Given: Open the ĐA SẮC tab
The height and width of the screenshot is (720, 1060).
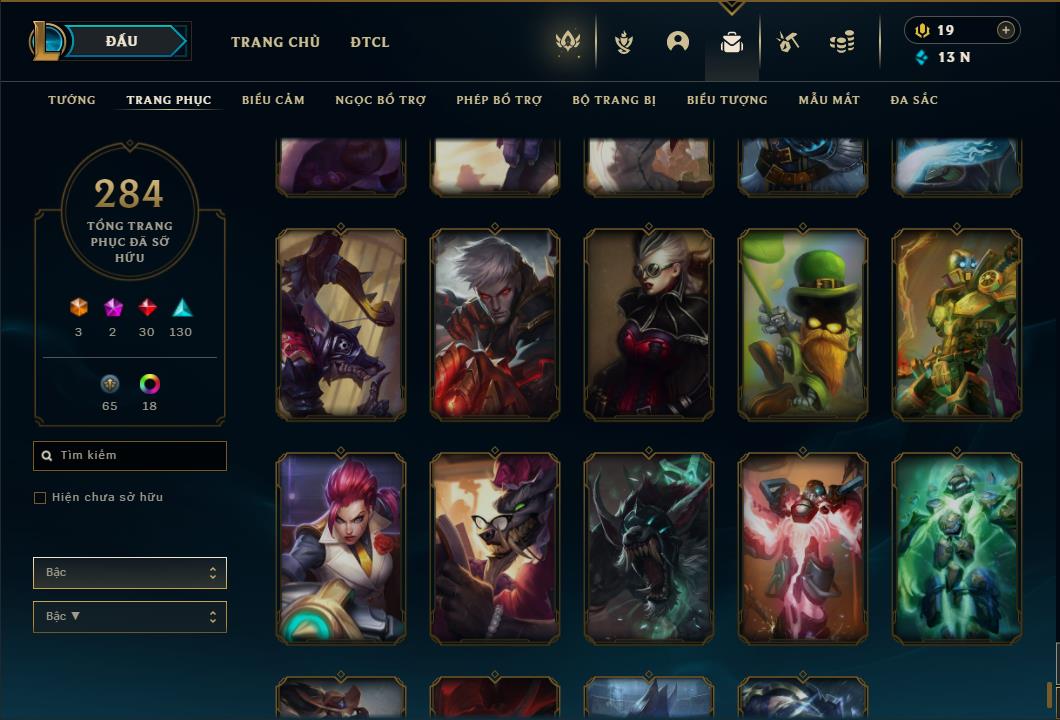Looking at the screenshot, I should point(914,100).
